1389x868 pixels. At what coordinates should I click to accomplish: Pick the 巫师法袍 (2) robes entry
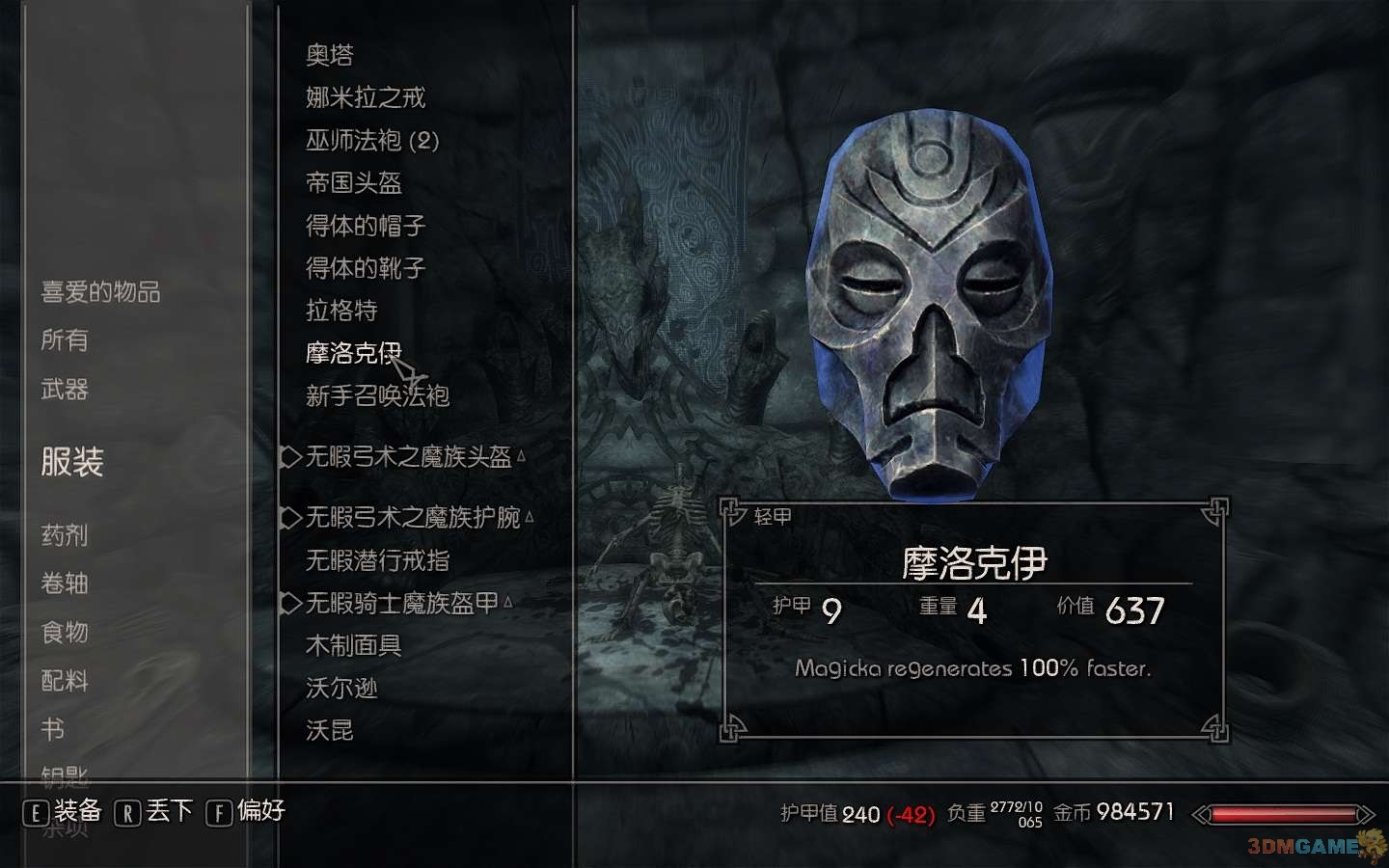coord(372,141)
